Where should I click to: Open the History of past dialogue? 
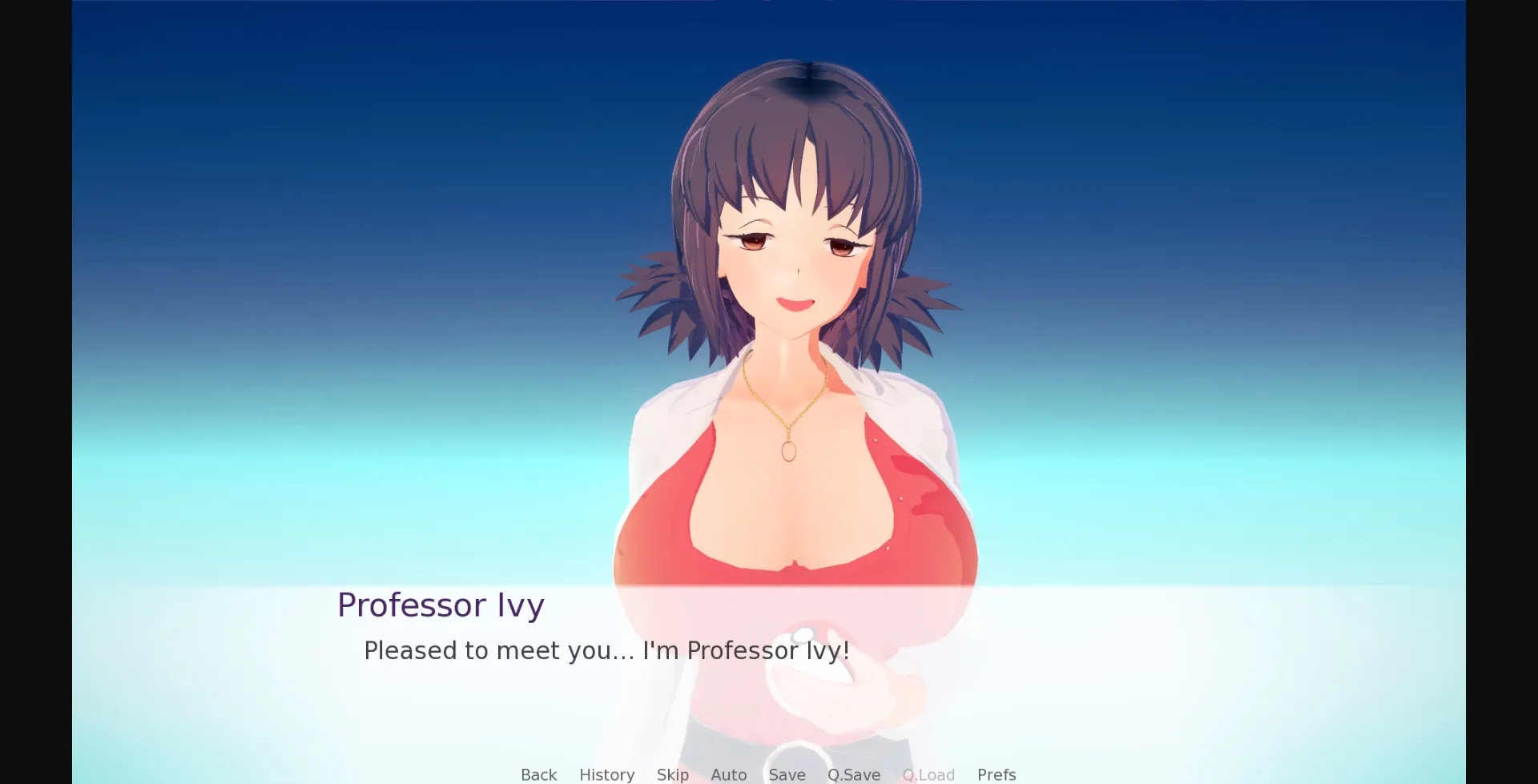(x=606, y=774)
